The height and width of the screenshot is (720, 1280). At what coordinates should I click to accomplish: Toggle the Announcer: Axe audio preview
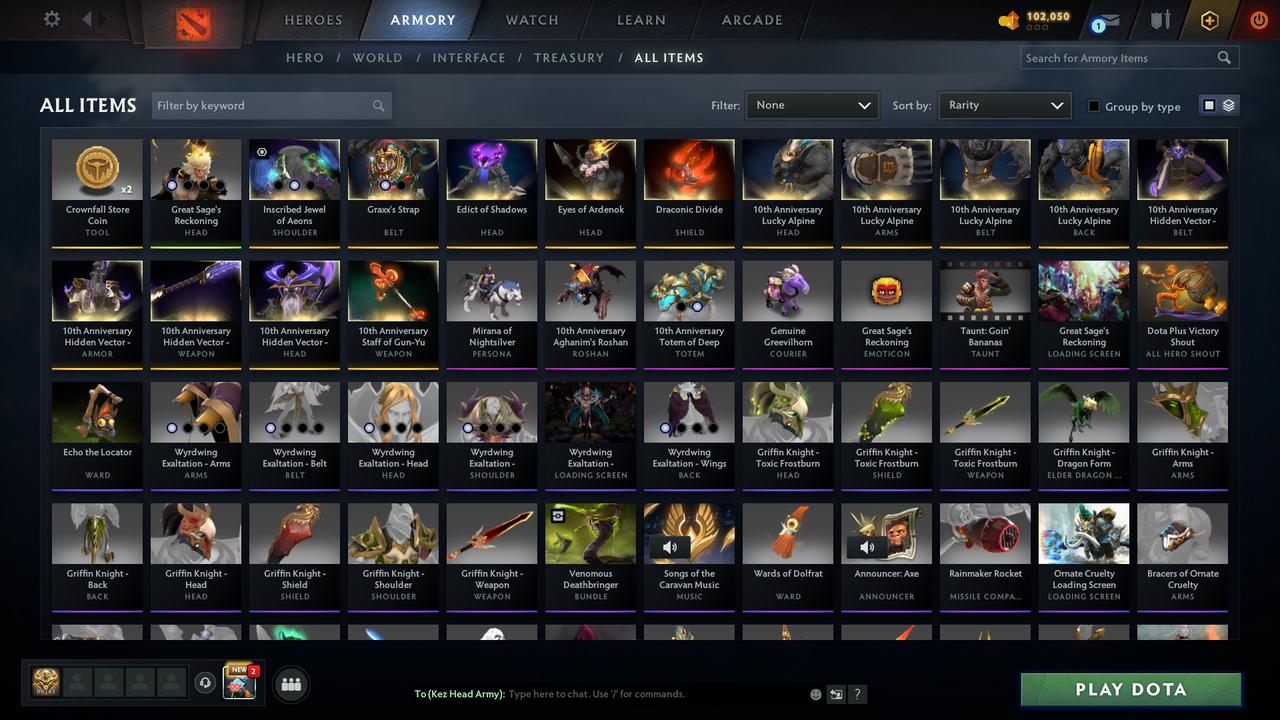pyautogui.click(x=866, y=547)
